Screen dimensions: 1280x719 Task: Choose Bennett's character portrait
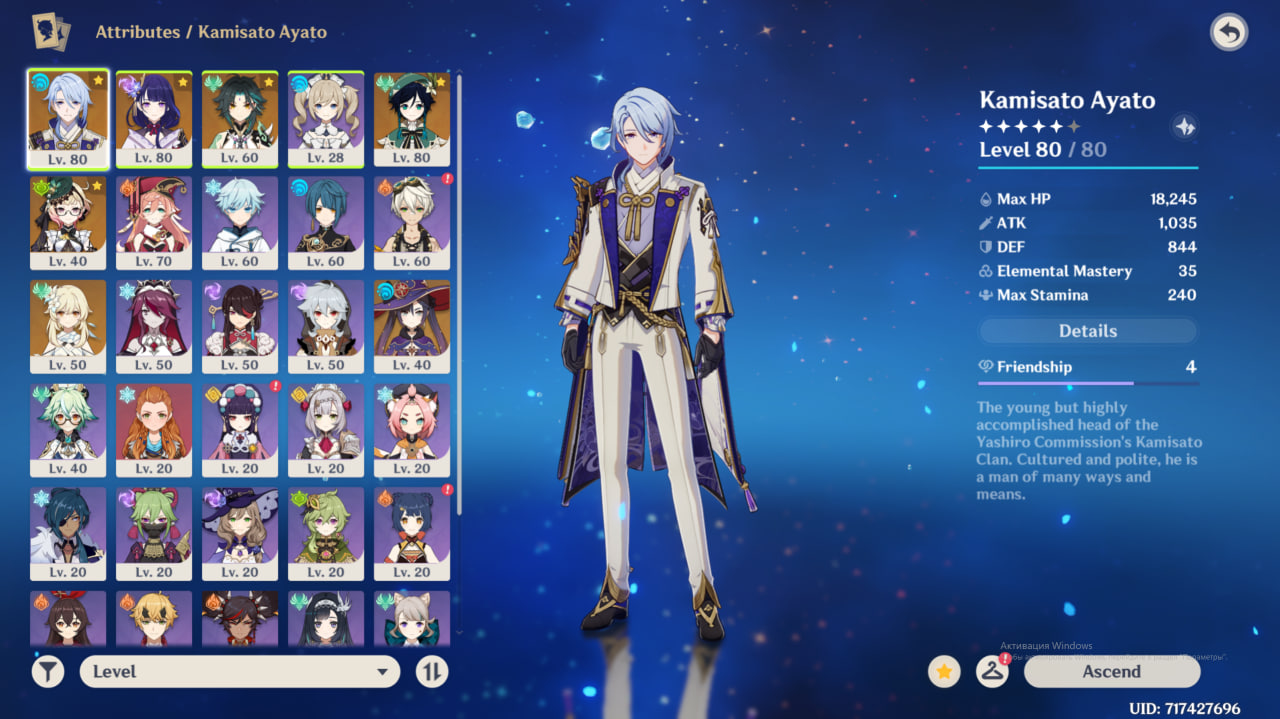click(x=412, y=222)
